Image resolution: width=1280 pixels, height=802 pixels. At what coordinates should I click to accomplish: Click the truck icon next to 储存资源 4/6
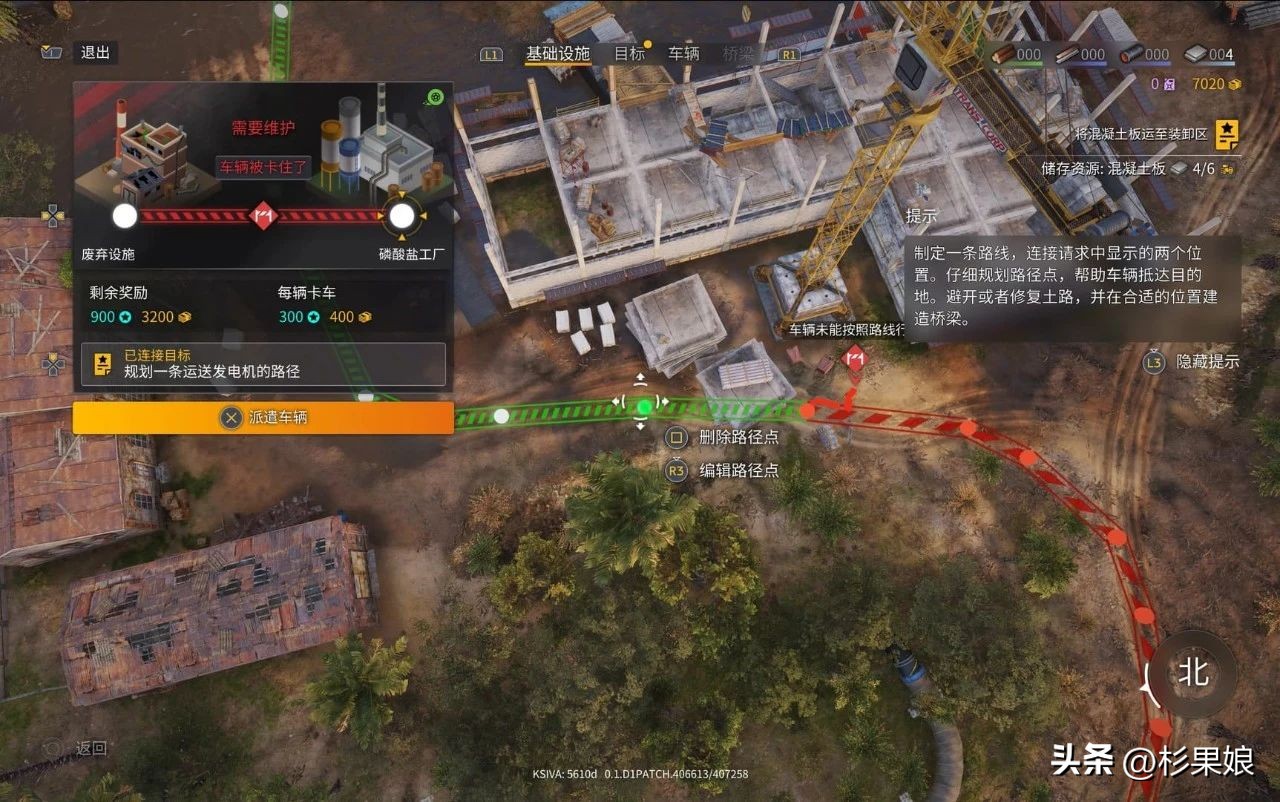tap(1226, 170)
